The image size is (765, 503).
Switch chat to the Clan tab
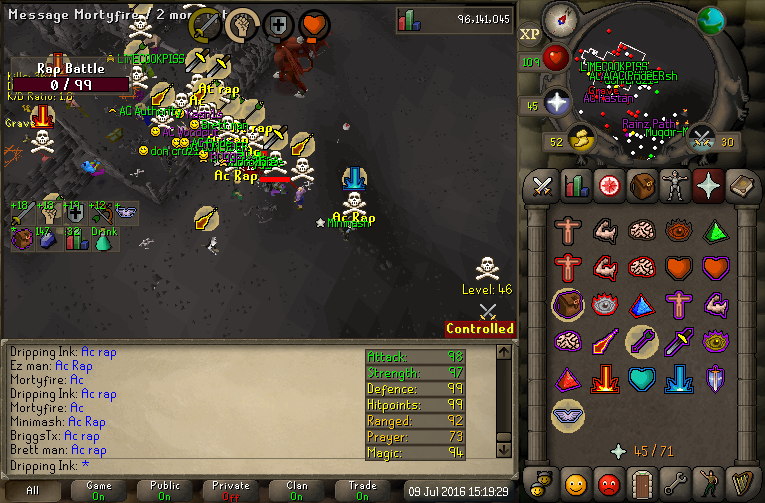coord(297,490)
